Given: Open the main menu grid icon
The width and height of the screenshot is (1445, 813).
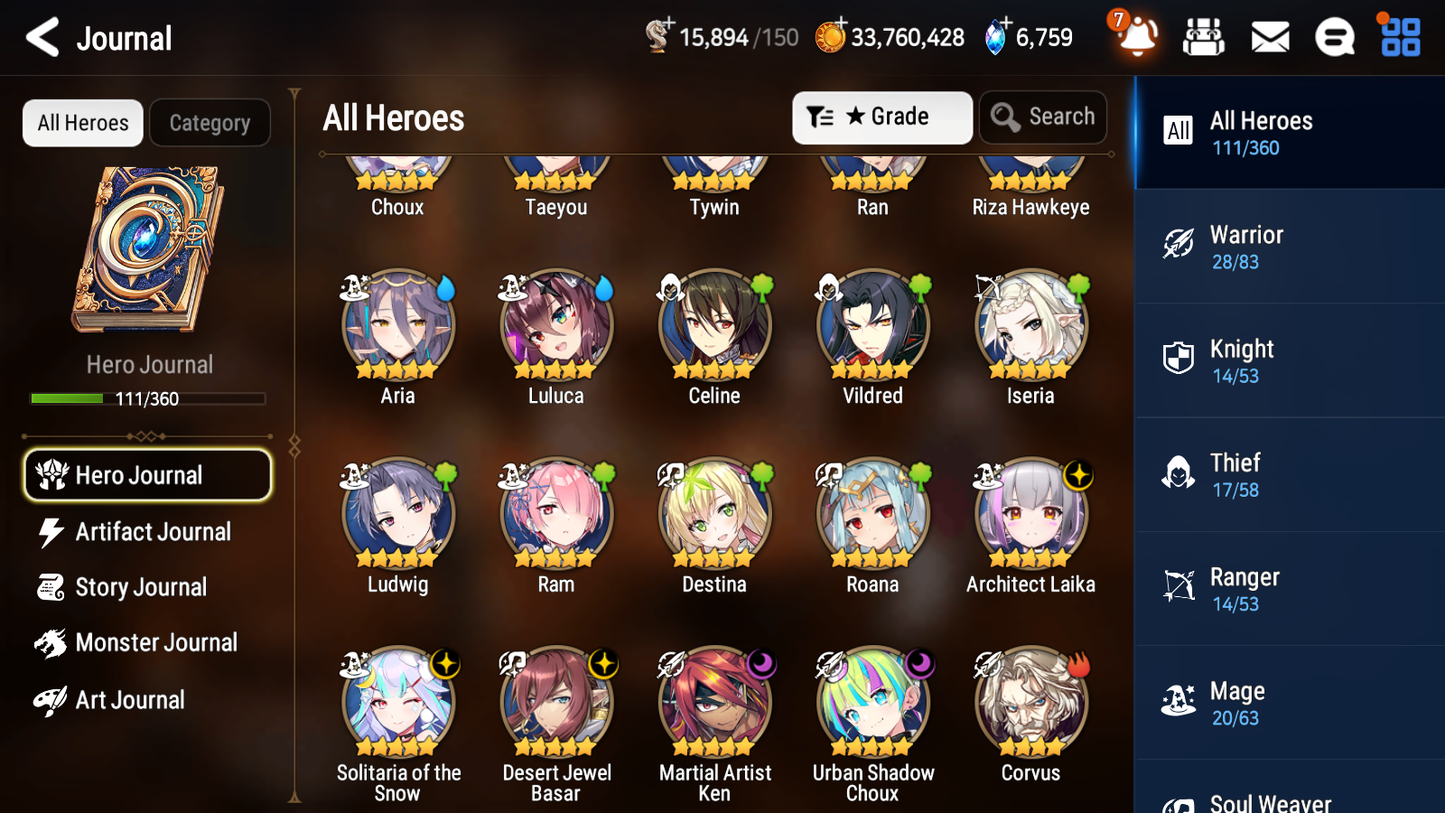Looking at the screenshot, I should tap(1398, 35).
